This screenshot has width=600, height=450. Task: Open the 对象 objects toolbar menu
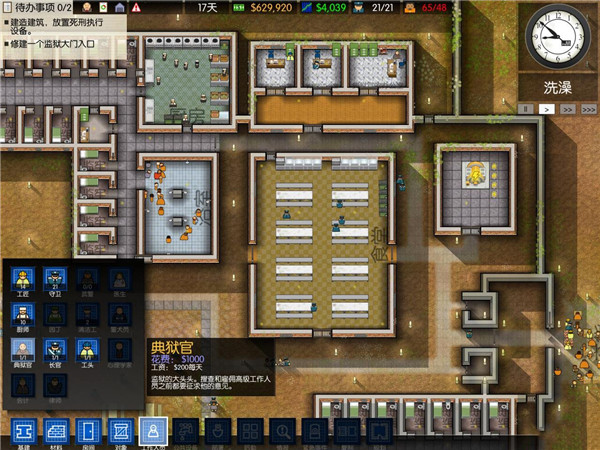tap(122, 432)
